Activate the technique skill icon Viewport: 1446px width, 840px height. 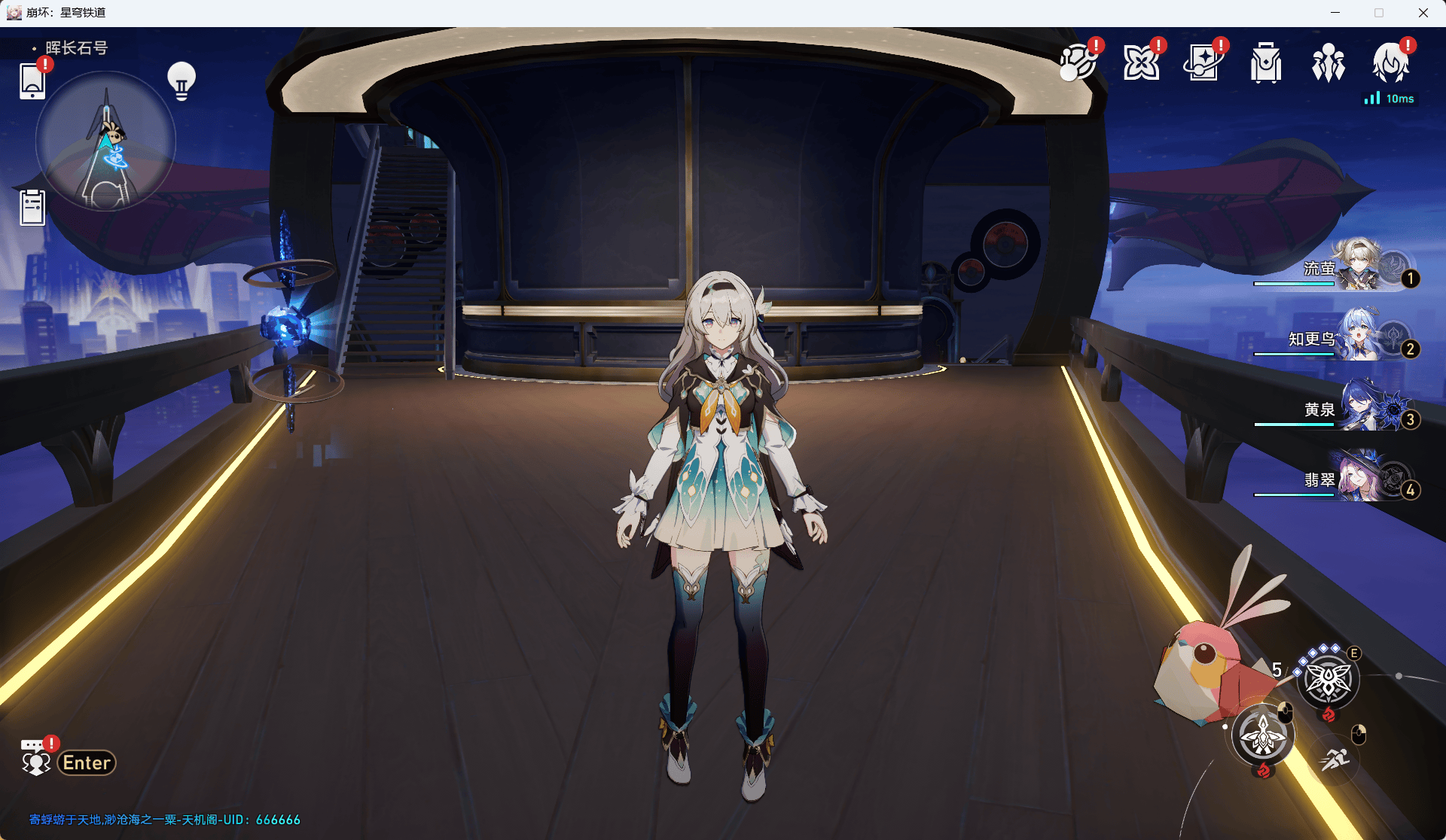pos(1328,680)
